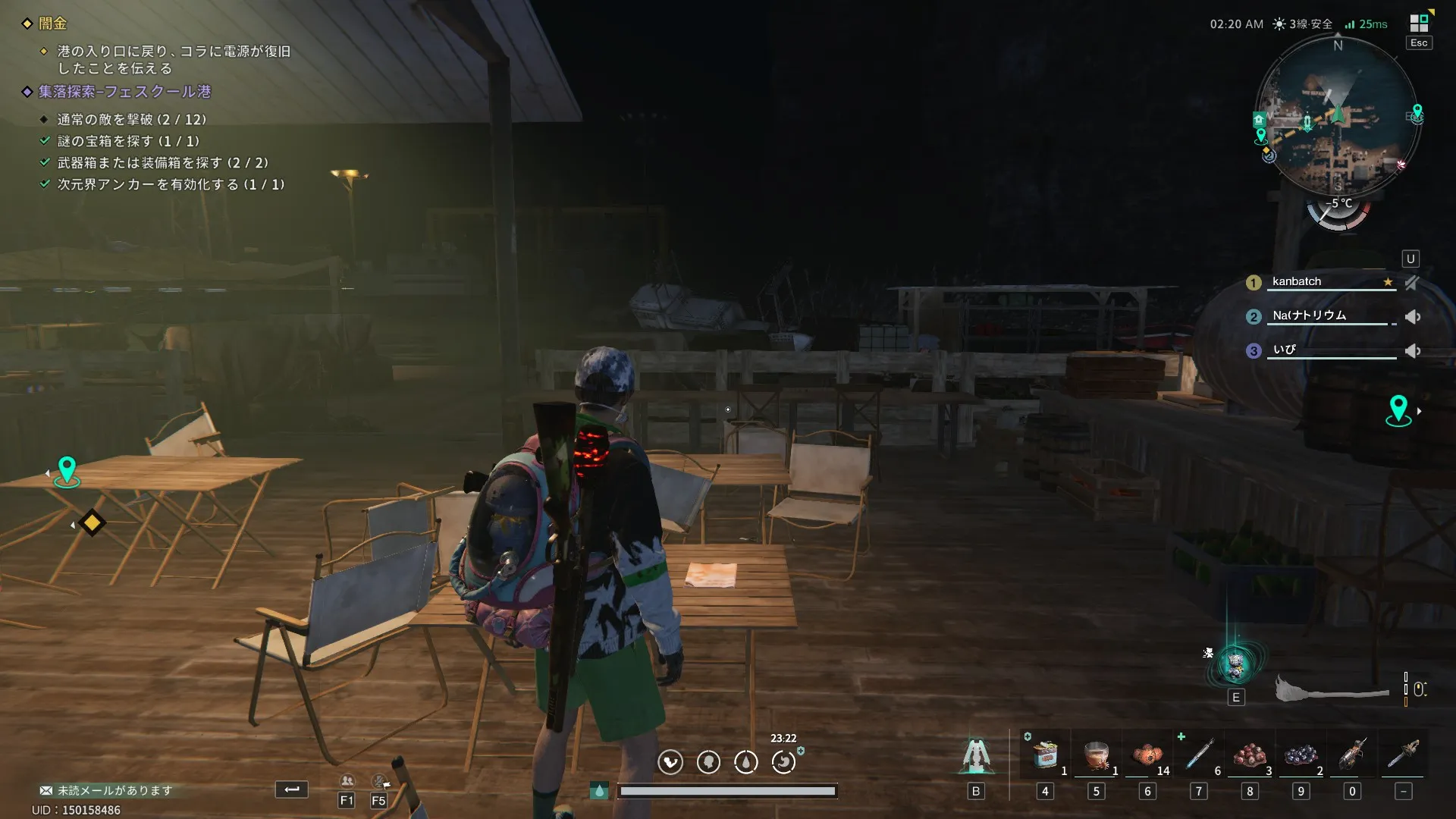Use the glass of tea hotbar item
The image size is (1456, 819).
tap(1096, 755)
